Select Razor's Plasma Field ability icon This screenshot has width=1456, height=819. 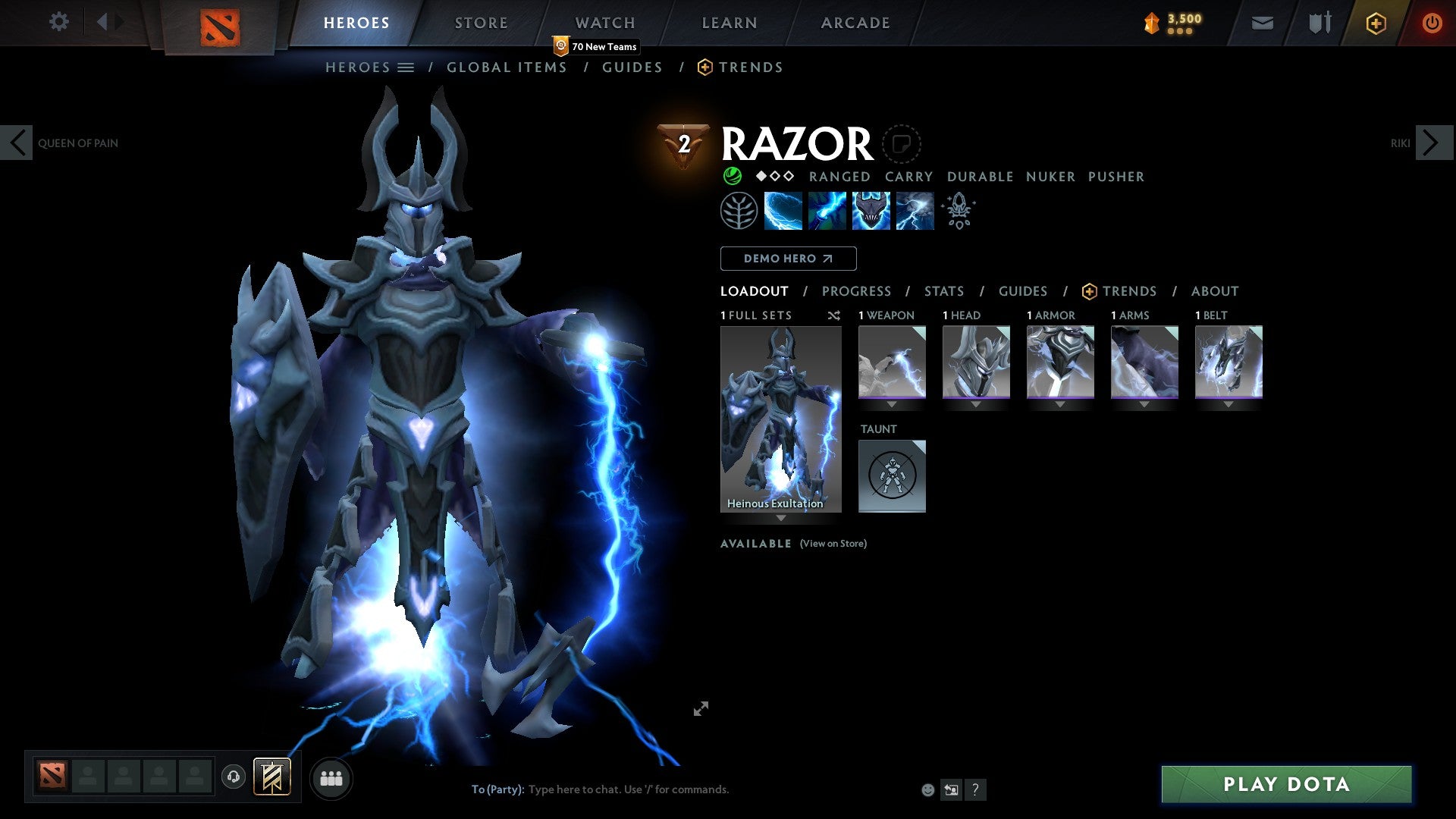[783, 210]
